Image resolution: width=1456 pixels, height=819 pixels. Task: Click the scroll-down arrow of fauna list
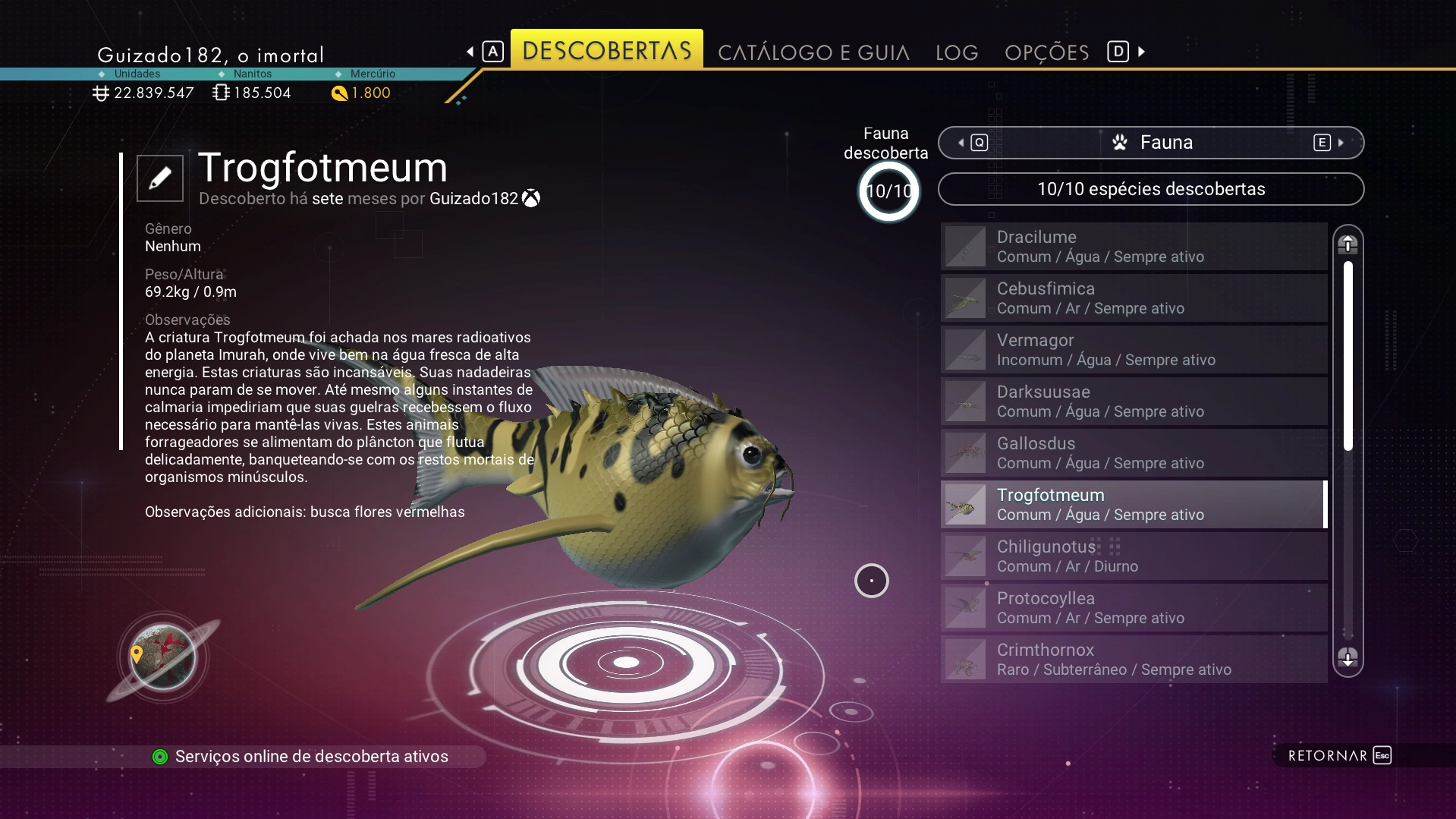click(1348, 657)
